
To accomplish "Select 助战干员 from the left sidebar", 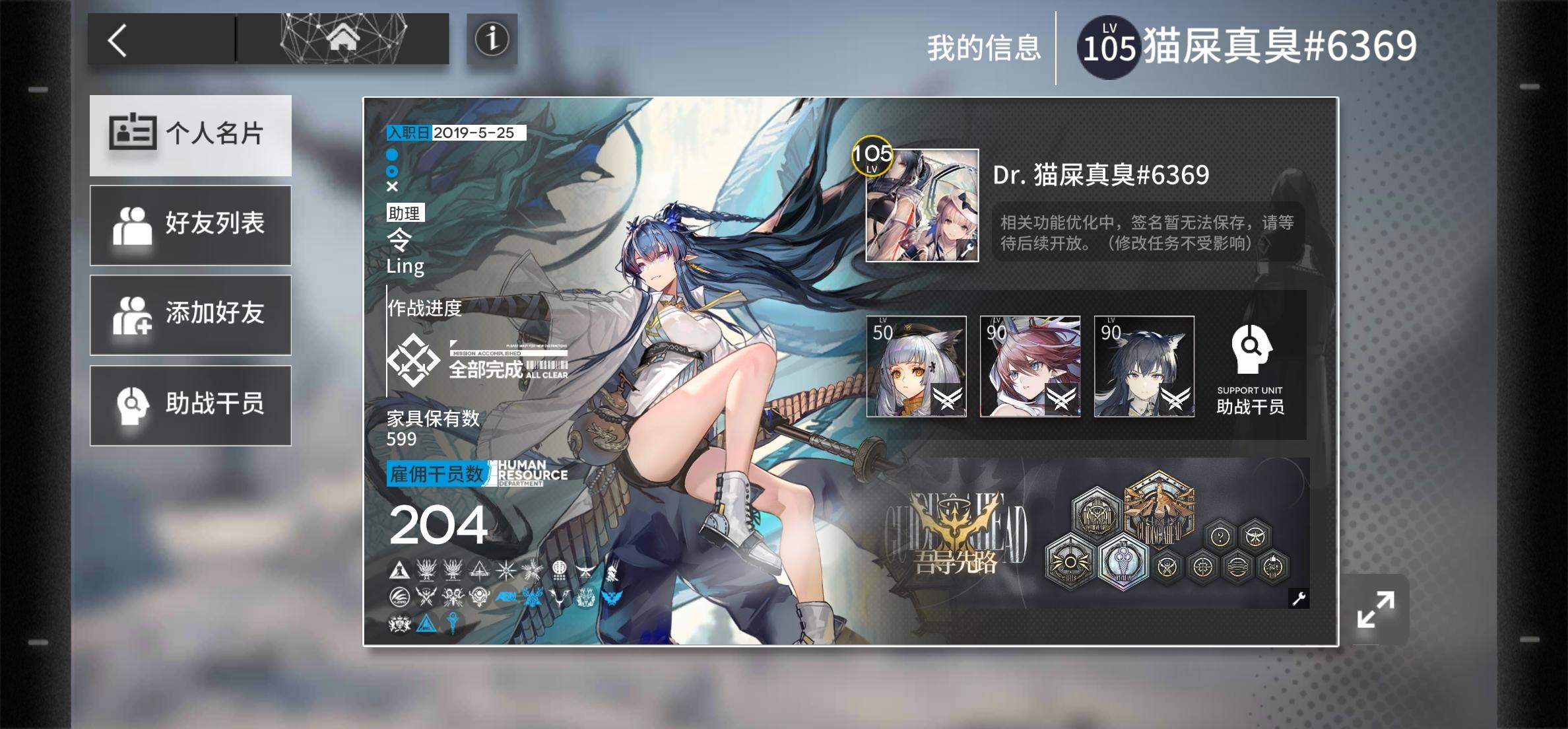I will tap(191, 405).
